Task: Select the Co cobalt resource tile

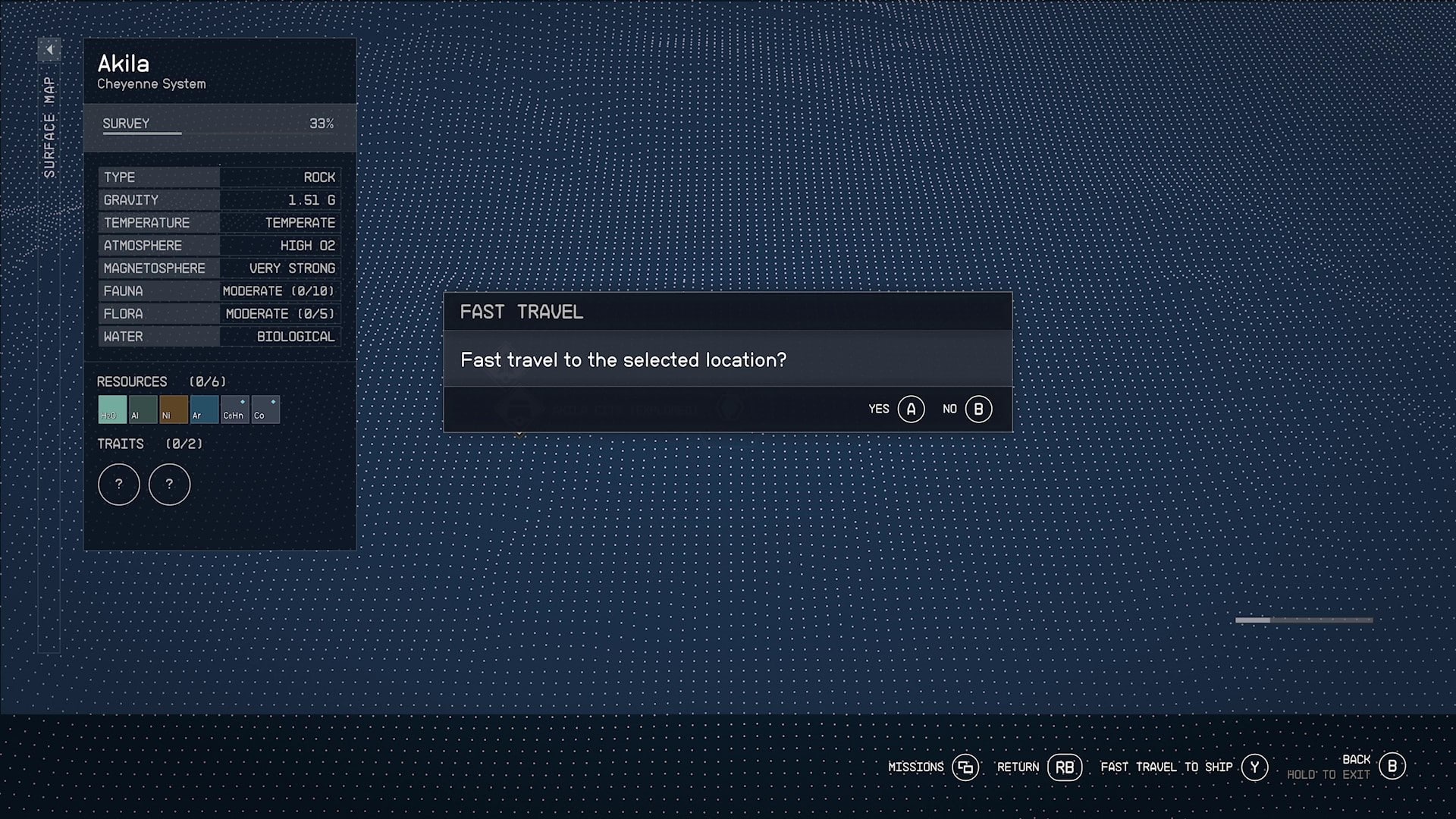Action: coord(265,409)
